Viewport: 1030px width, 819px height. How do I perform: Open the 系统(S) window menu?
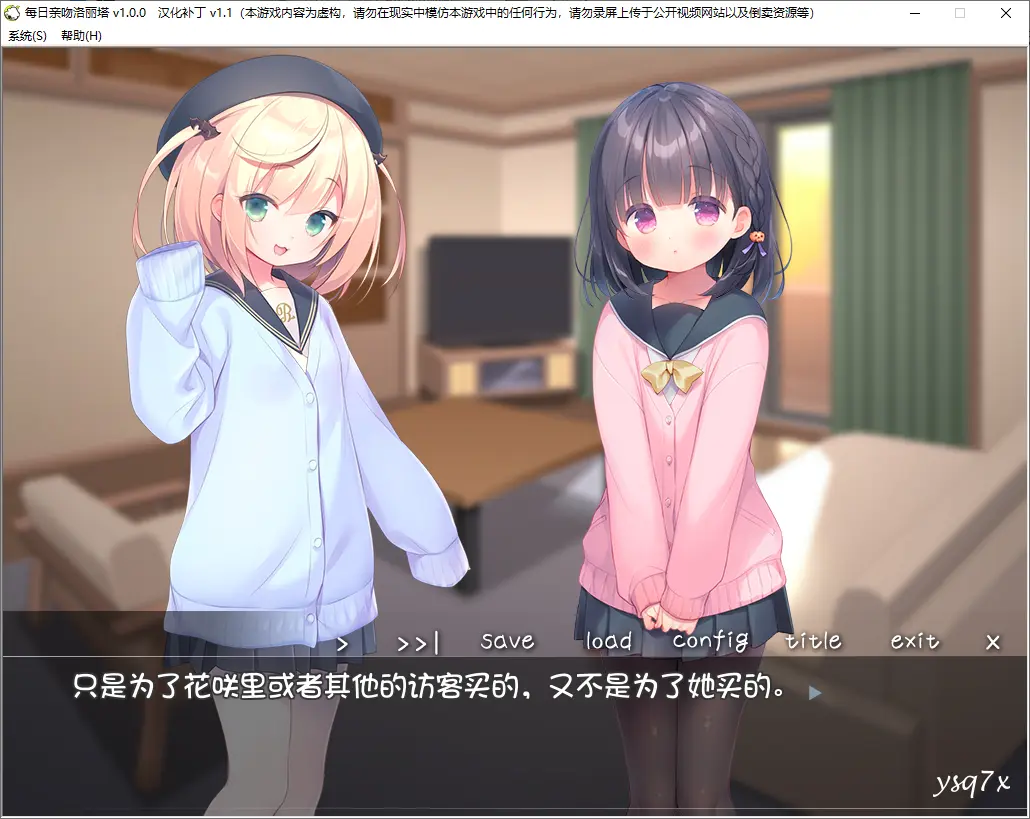[27, 35]
